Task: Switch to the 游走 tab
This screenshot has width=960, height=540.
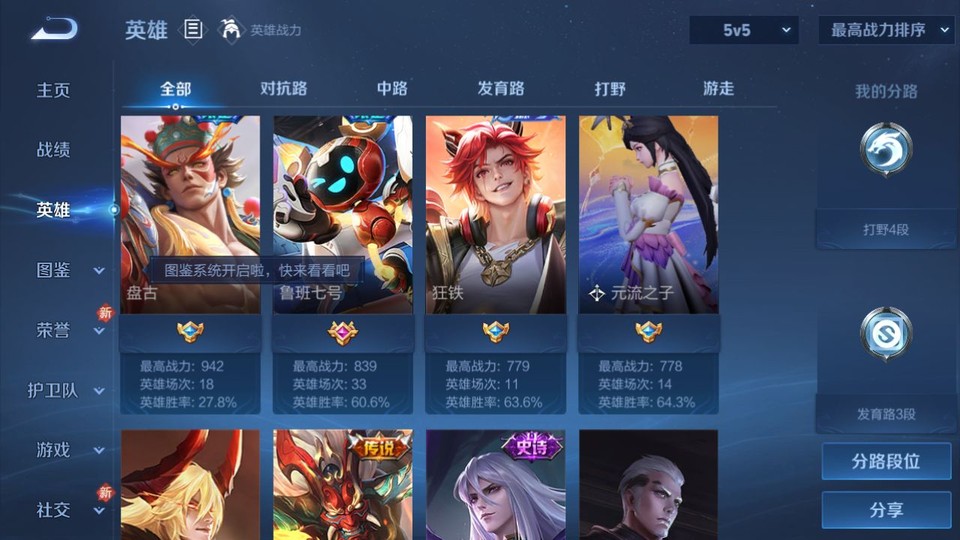Action: (718, 88)
